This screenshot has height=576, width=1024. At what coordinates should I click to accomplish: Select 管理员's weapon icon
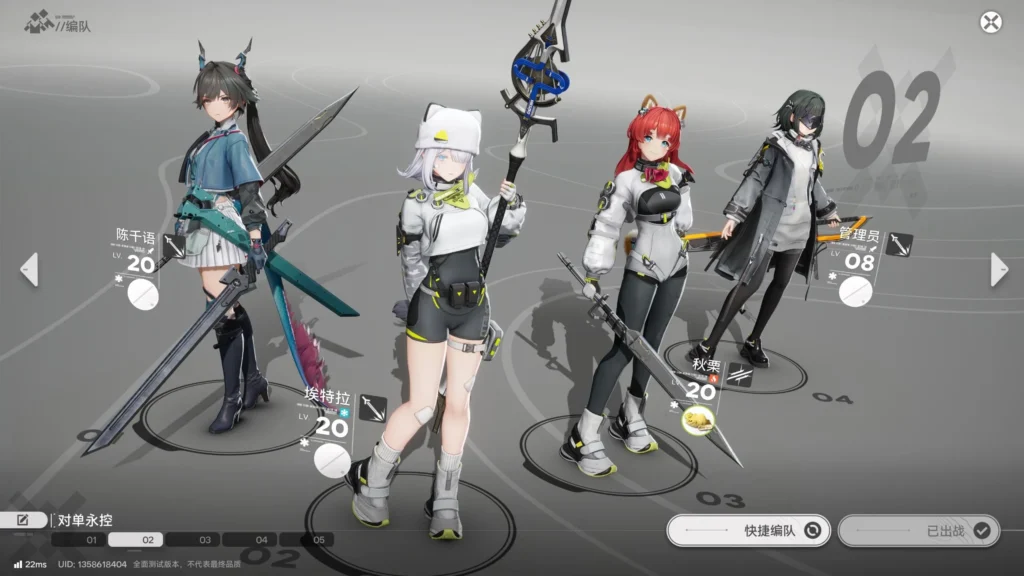pyautogui.click(x=898, y=244)
